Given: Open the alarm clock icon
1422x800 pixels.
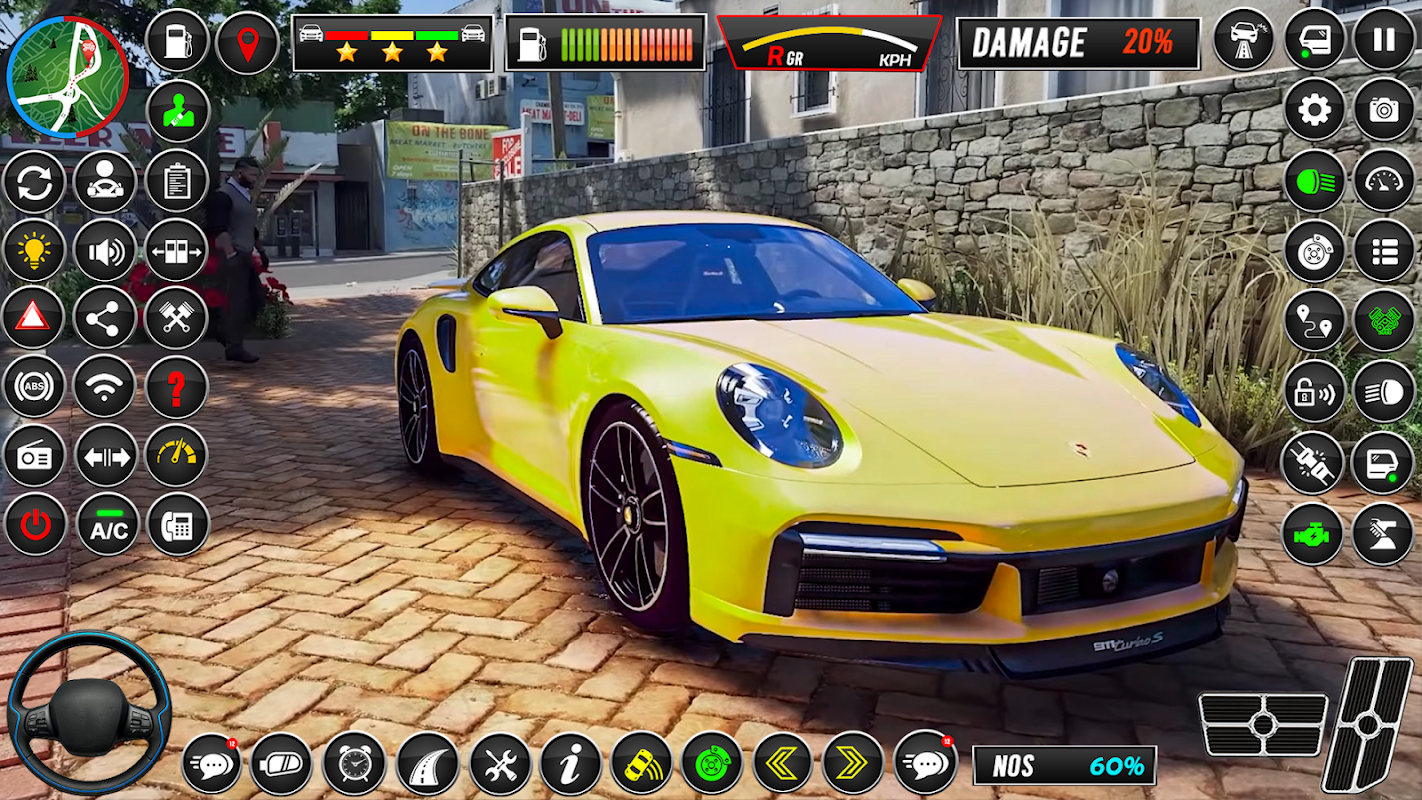Looking at the screenshot, I should (x=354, y=764).
